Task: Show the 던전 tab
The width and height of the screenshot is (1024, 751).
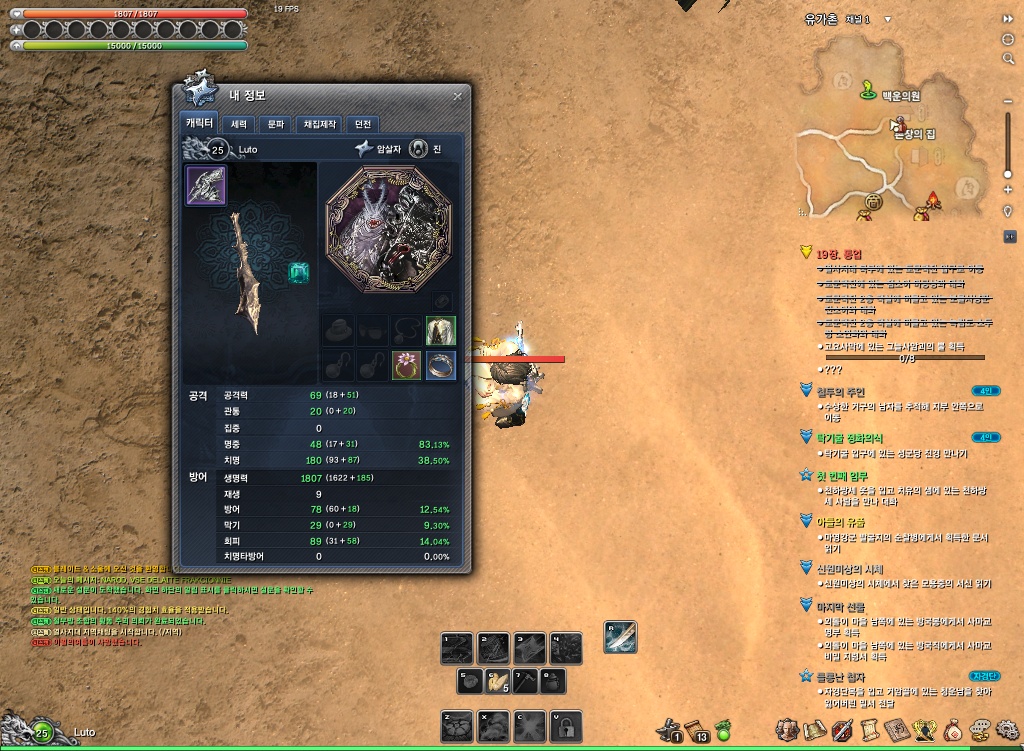Action: tap(363, 124)
